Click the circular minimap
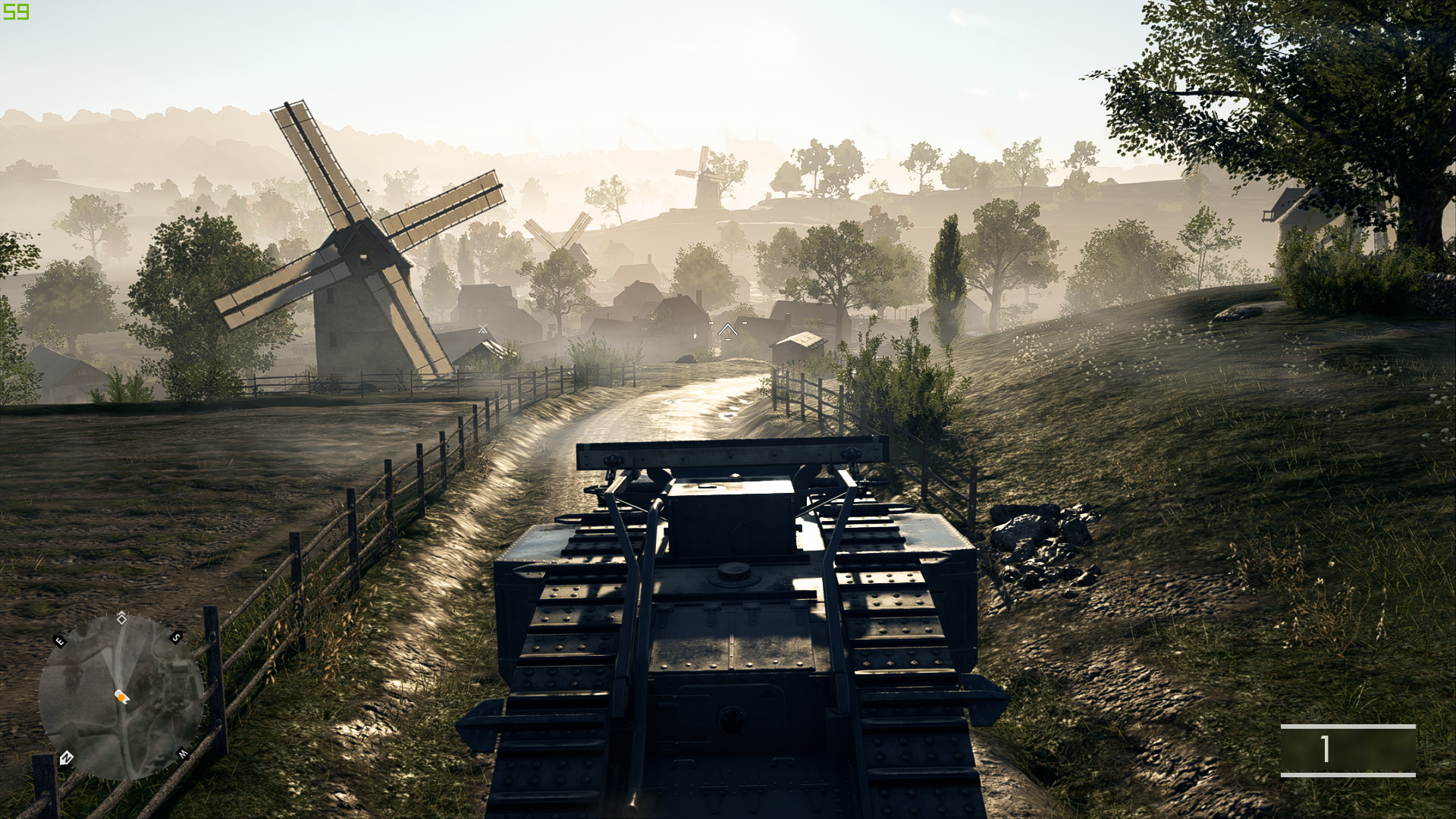1456x819 pixels. click(121, 696)
